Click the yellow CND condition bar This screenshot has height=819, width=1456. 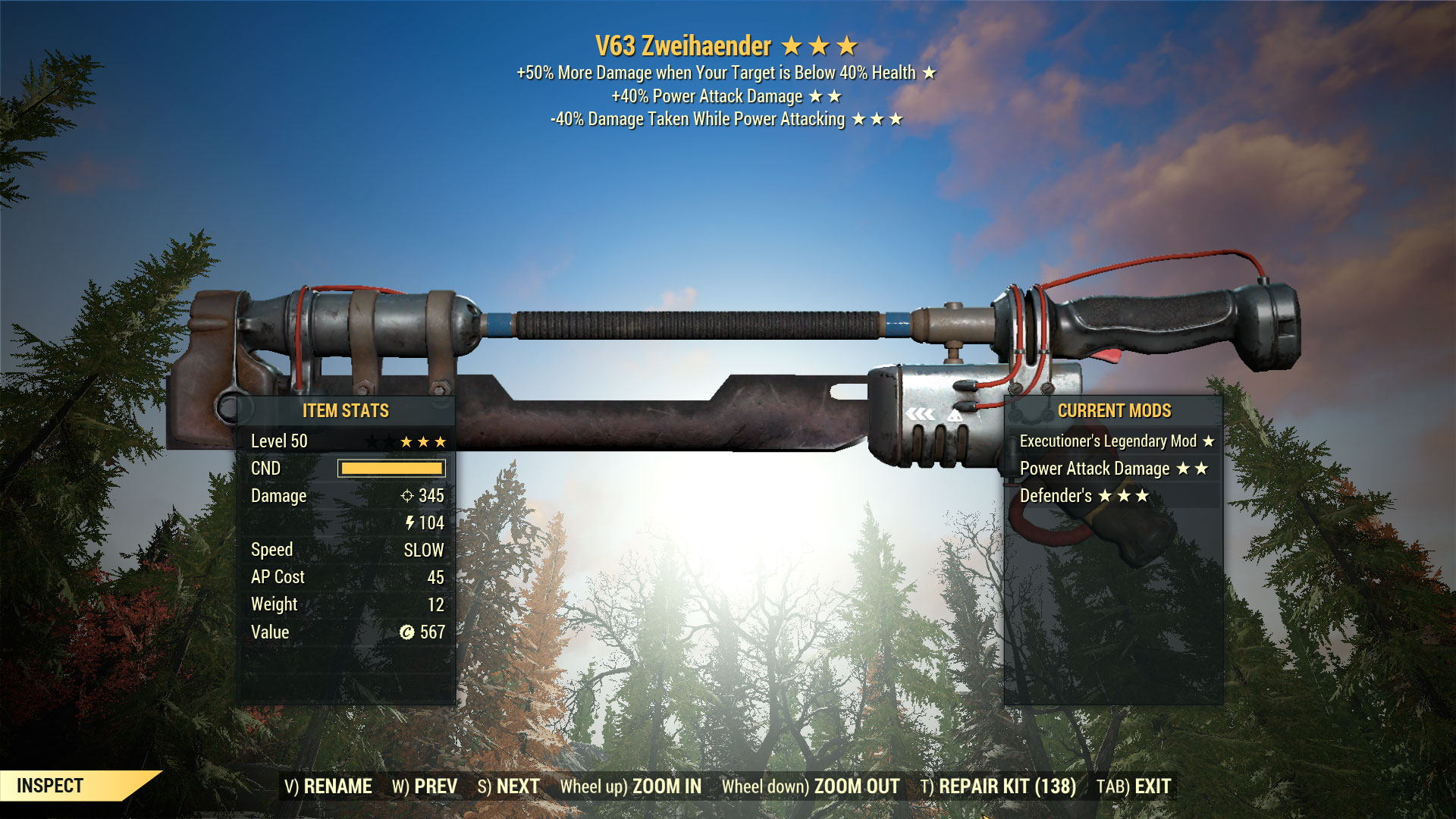[x=391, y=469]
